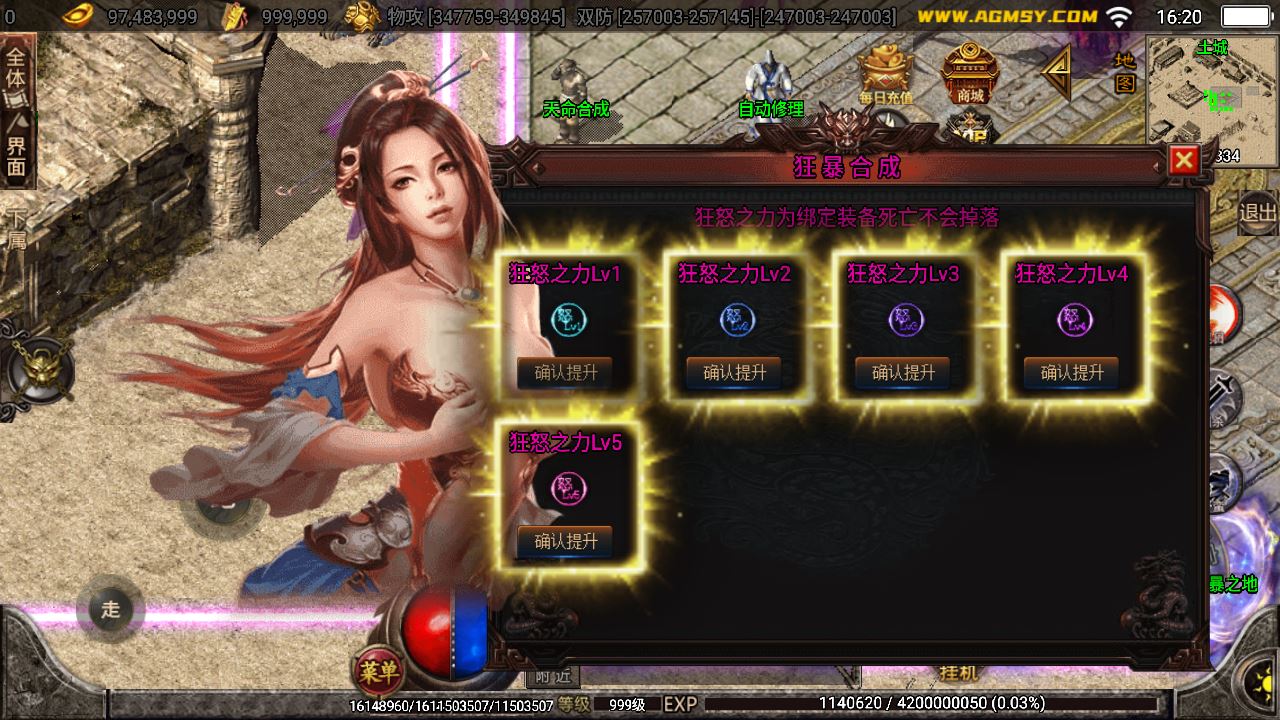The image size is (1280, 720).
Task: Click the 退出 exit button
Action: 1257,212
